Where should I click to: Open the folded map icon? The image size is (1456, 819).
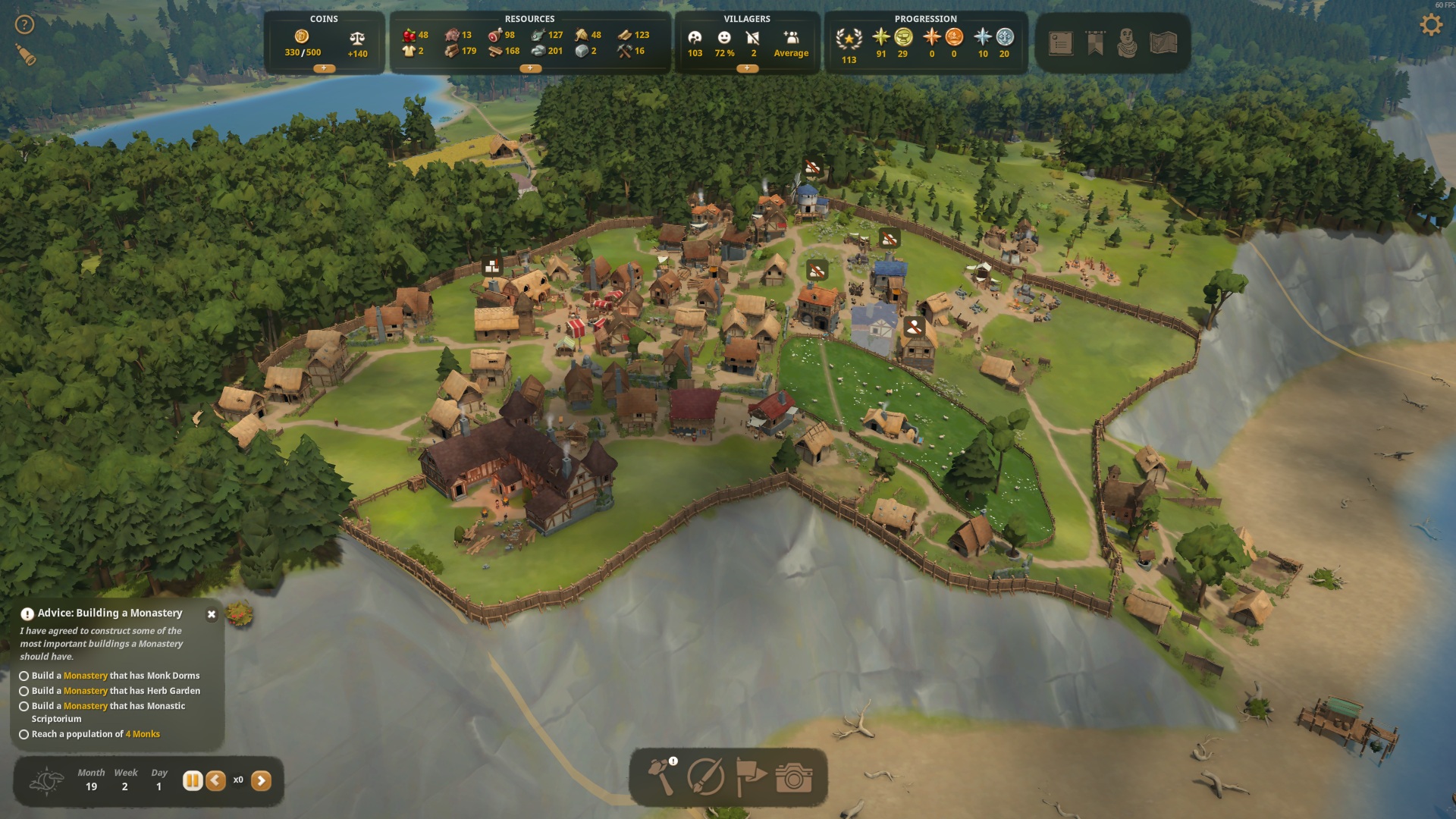[x=1163, y=43]
